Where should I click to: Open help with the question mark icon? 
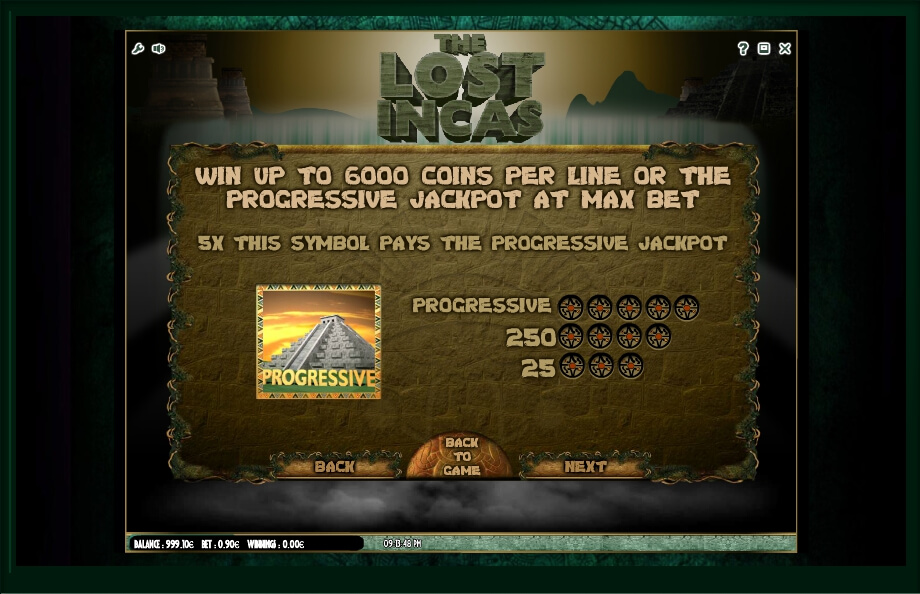click(x=743, y=48)
